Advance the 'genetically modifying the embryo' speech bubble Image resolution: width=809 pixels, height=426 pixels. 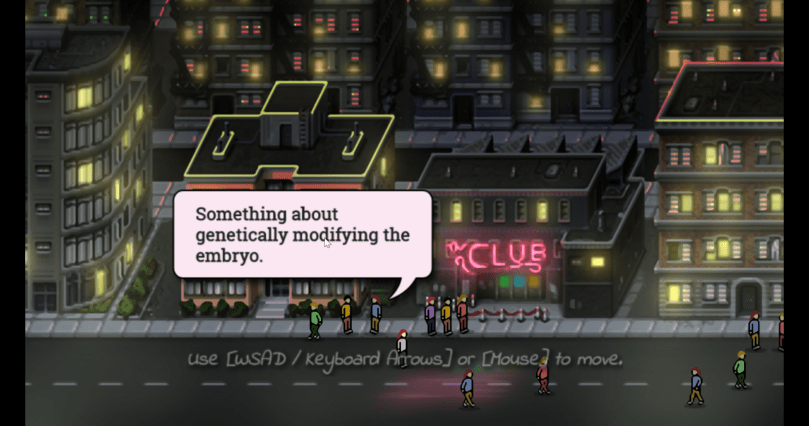(x=302, y=235)
